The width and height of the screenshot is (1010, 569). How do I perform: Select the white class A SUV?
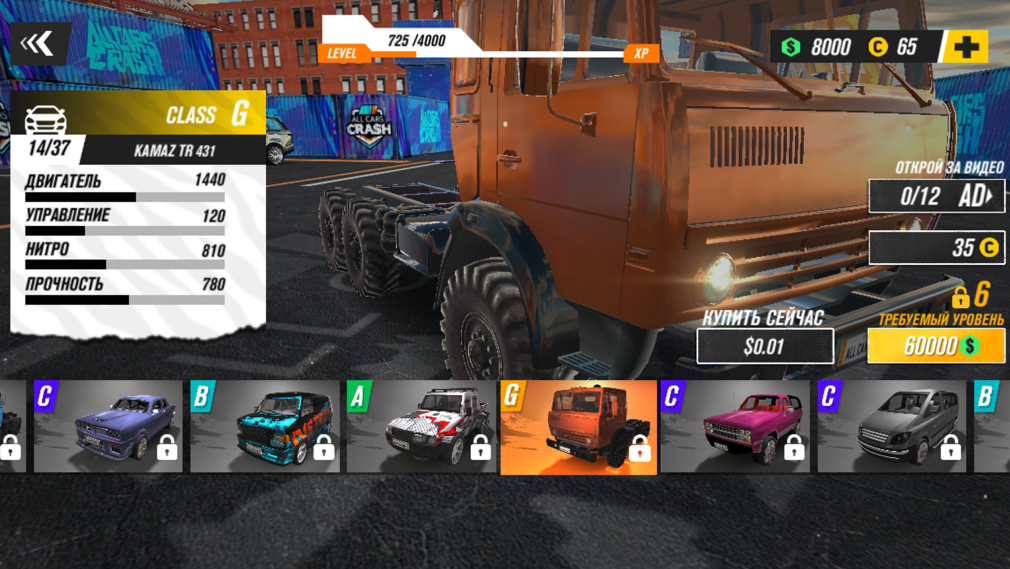[x=420, y=427]
